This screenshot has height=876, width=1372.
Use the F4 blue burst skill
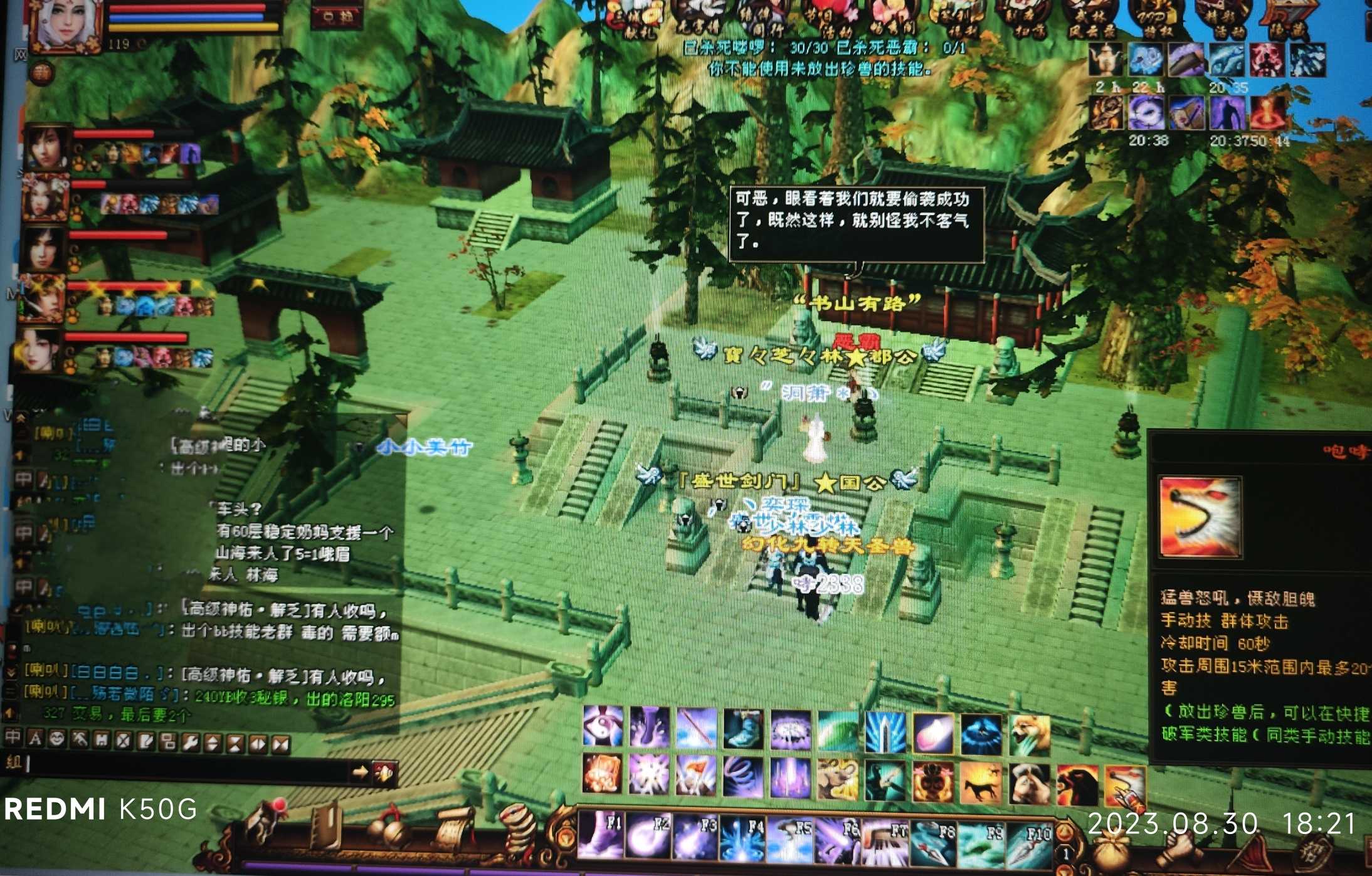coord(742,838)
